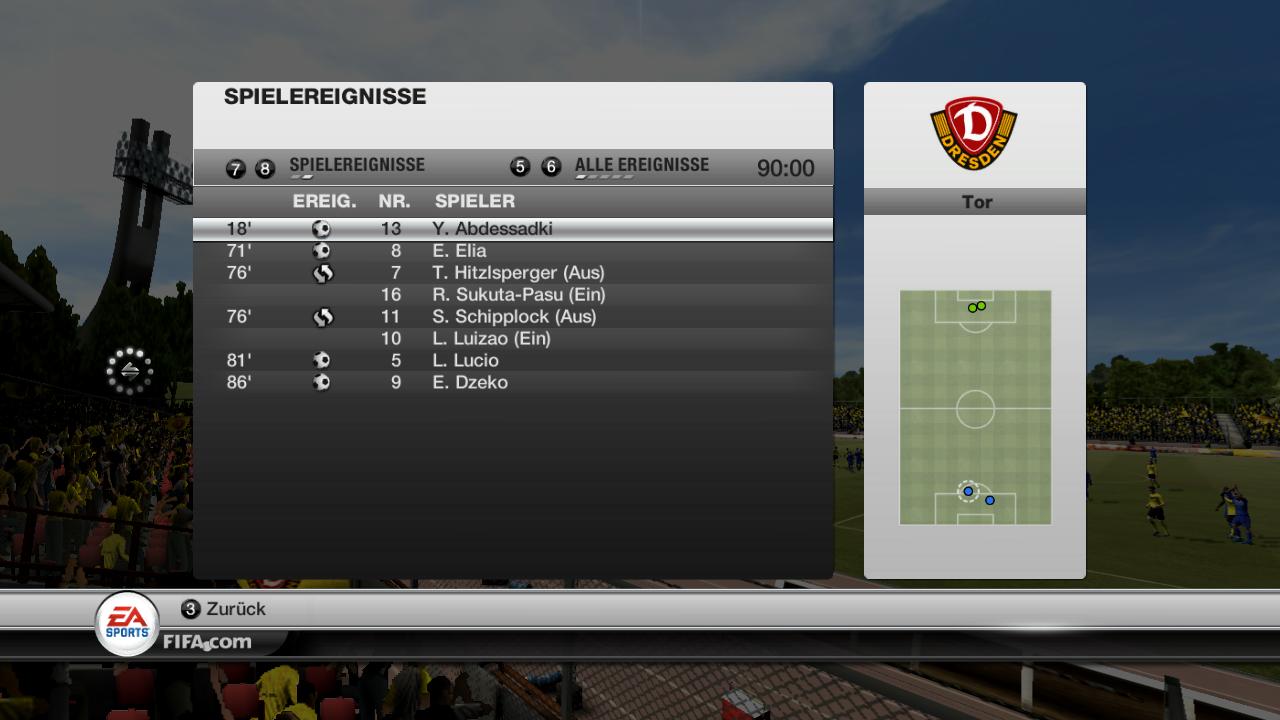Switch to the Spielereignisse tab
The height and width of the screenshot is (720, 1280).
click(356, 166)
